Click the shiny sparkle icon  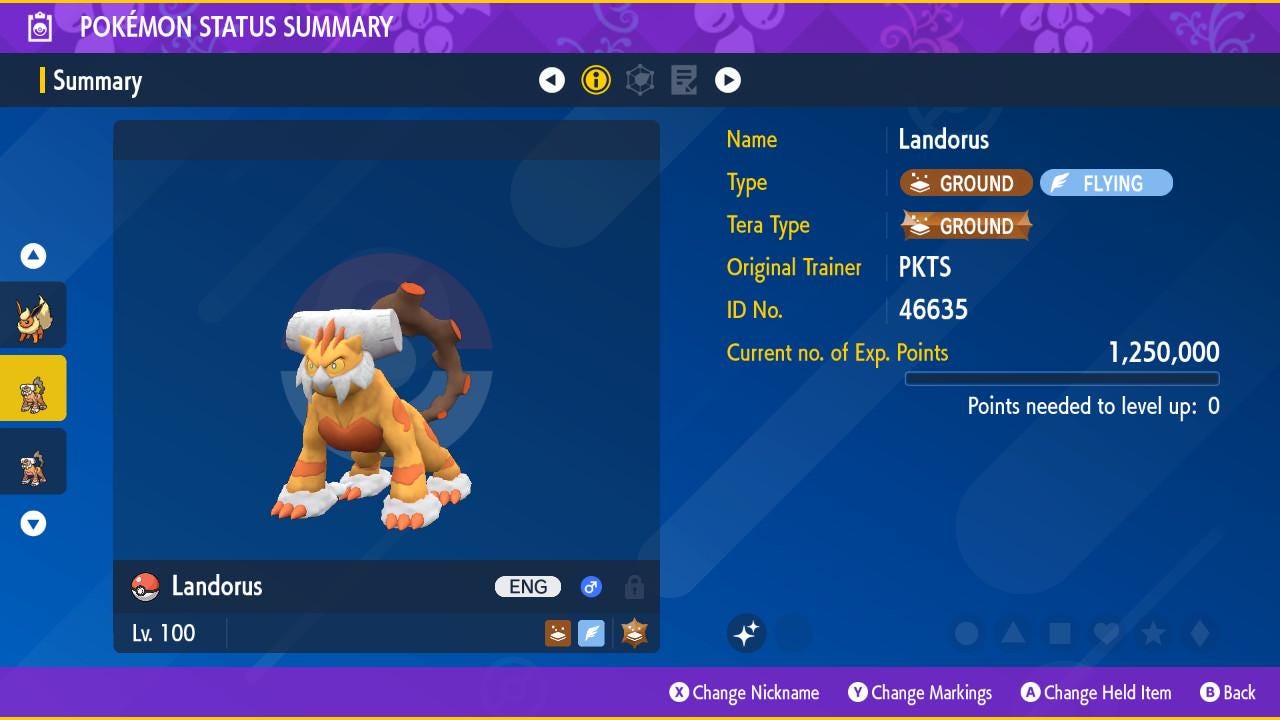pyautogui.click(x=746, y=633)
